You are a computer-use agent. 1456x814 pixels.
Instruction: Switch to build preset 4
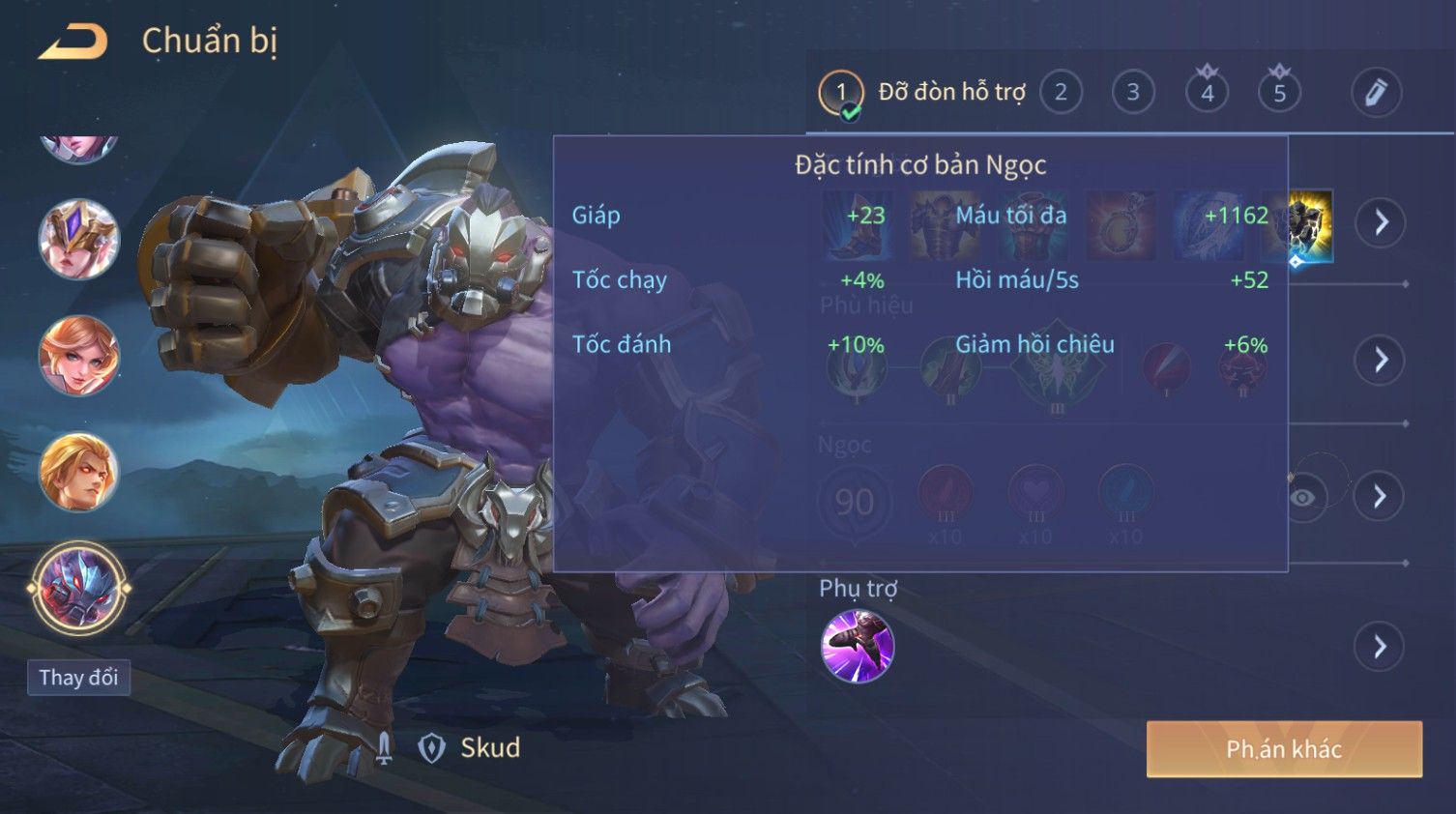(x=1207, y=93)
